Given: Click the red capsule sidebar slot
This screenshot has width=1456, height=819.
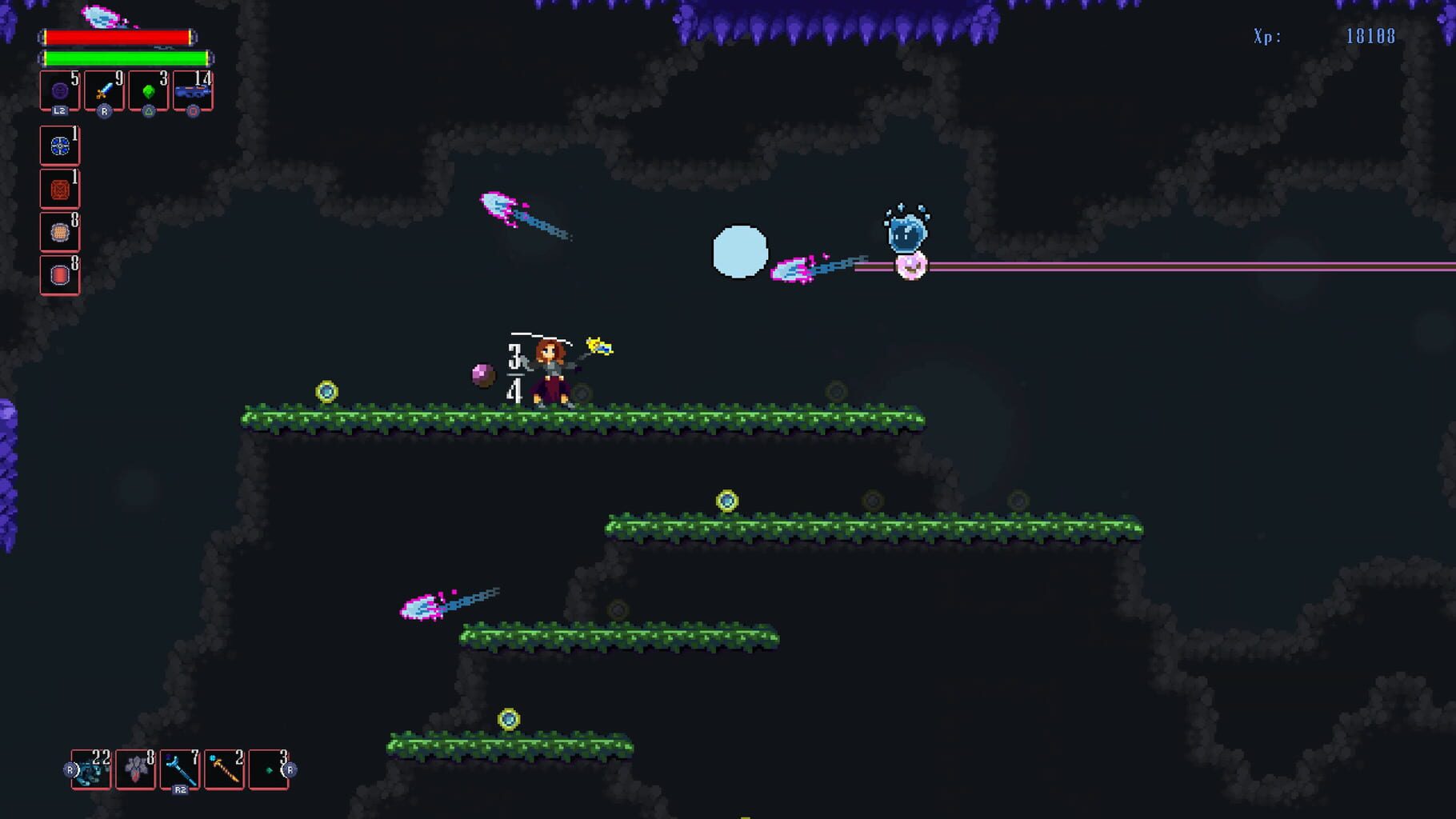Looking at the screenshot, I should coord(58,274).
